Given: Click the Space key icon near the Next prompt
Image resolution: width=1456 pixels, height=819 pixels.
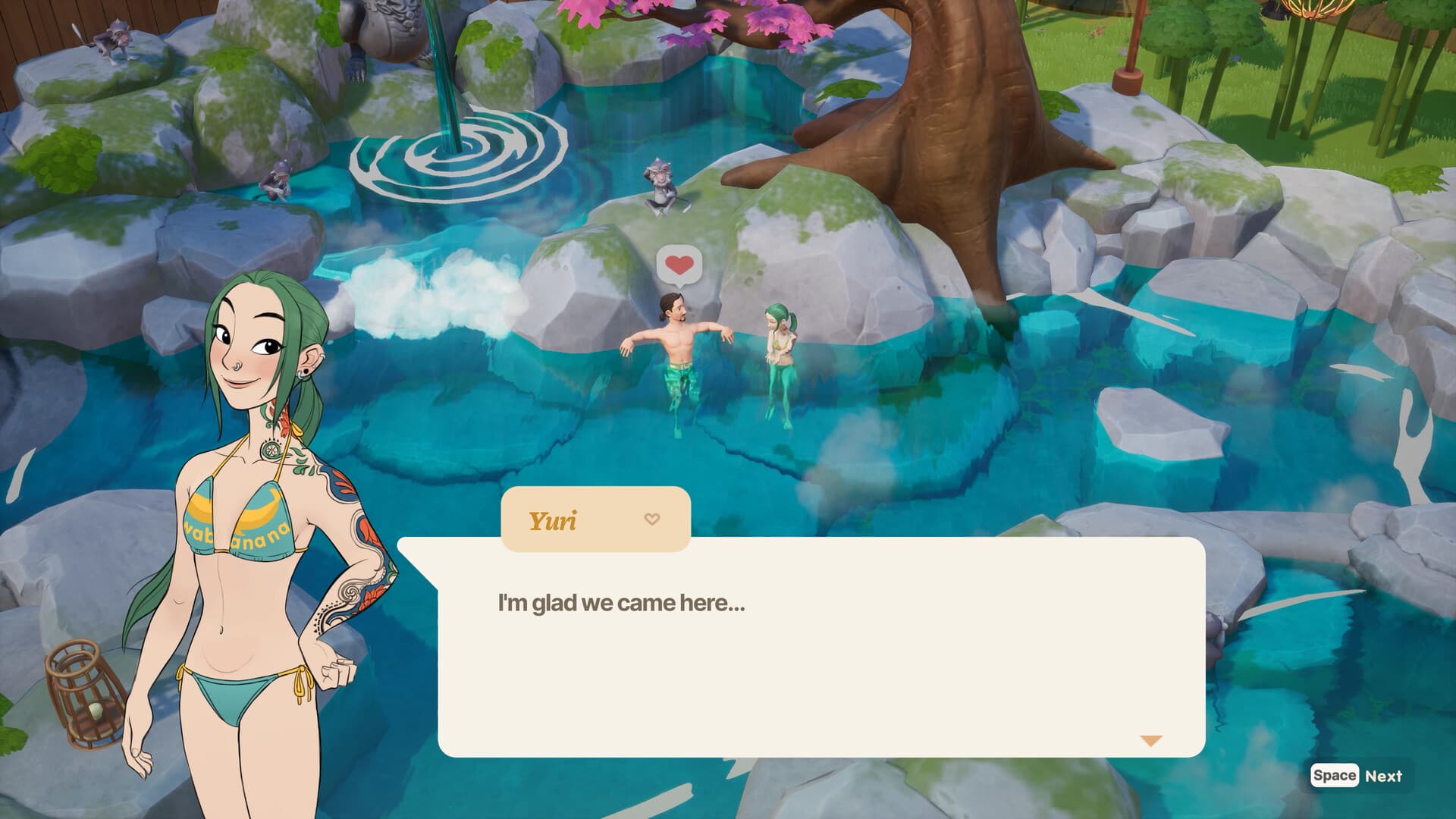Looking at the screenshot, I should tap(1335, 776).
